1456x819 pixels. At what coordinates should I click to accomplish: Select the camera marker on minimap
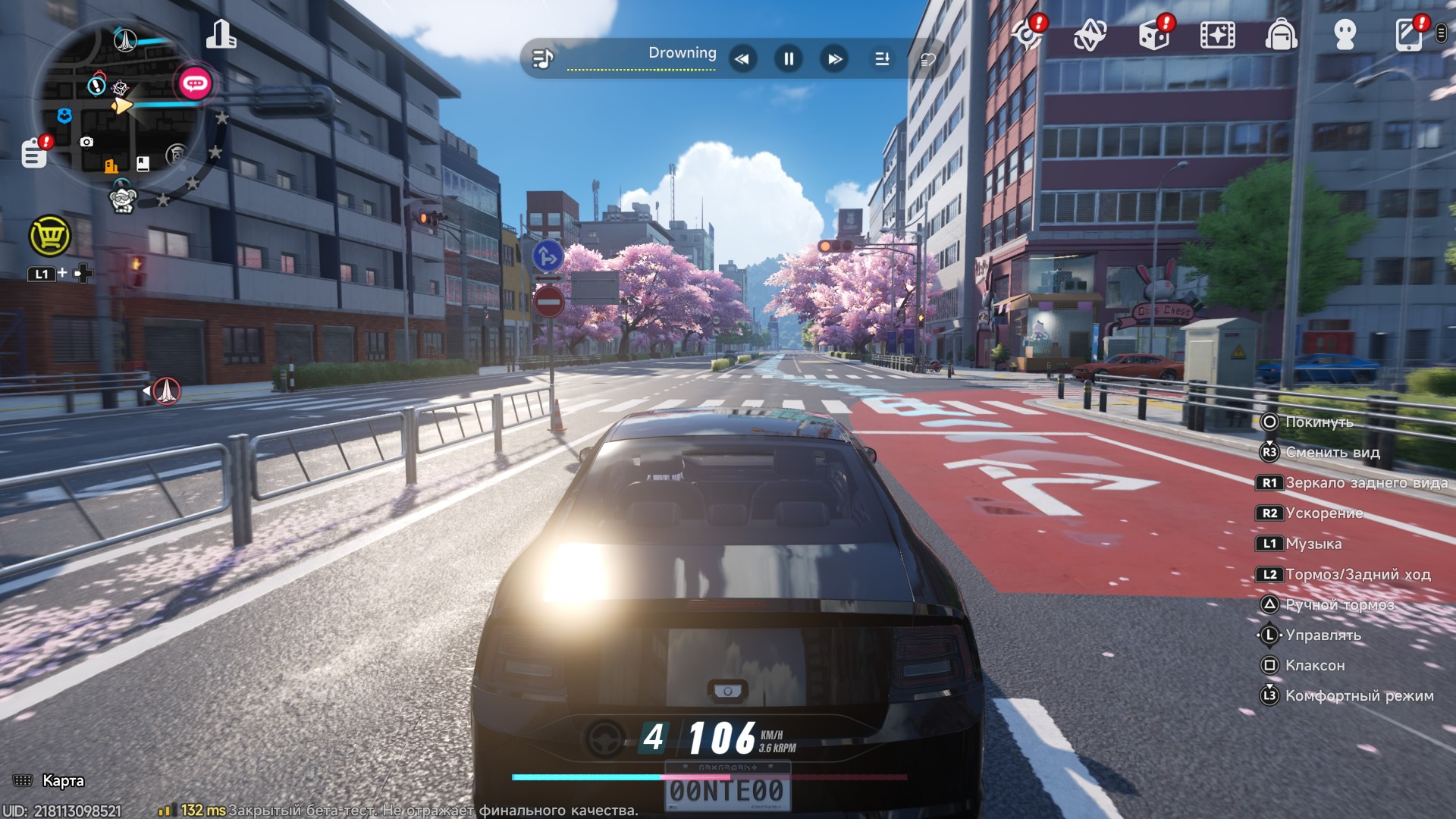coord(86,142)
